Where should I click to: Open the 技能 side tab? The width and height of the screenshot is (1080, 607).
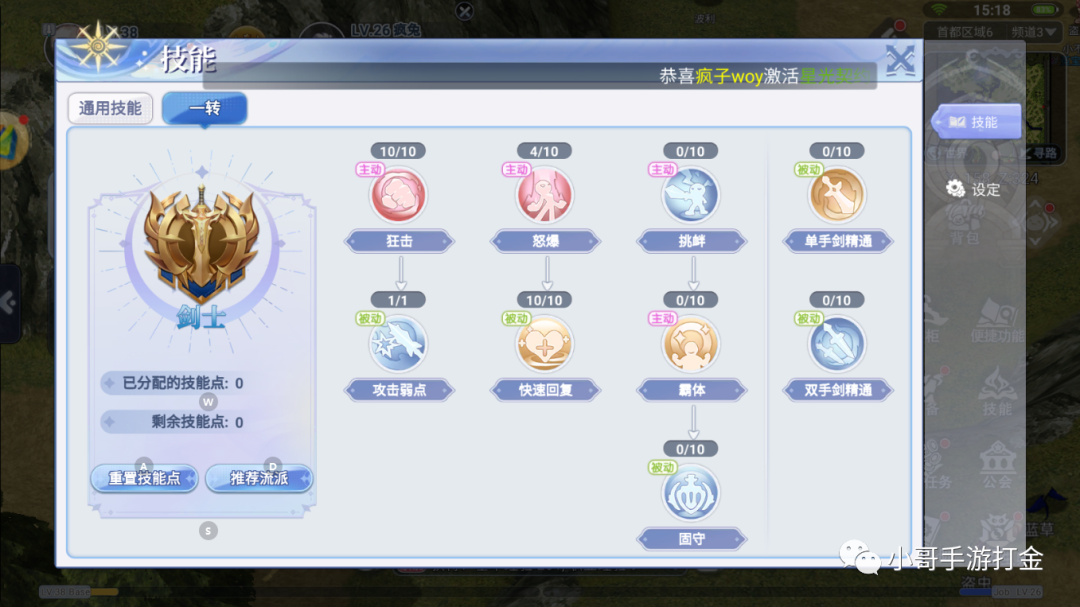click(976, 122)
